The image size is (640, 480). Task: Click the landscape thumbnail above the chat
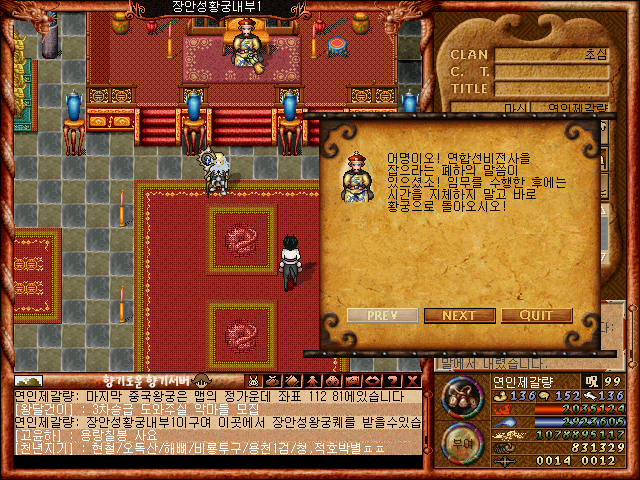tap(29, 381)
